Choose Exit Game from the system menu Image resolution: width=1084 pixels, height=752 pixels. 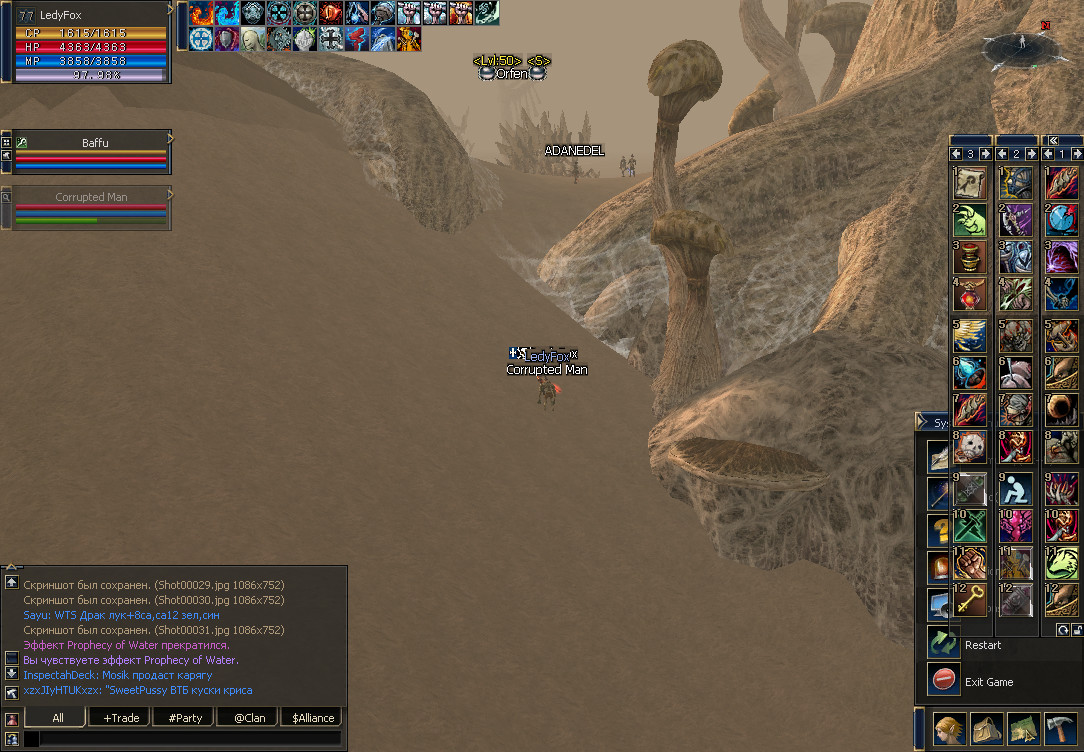988,682
